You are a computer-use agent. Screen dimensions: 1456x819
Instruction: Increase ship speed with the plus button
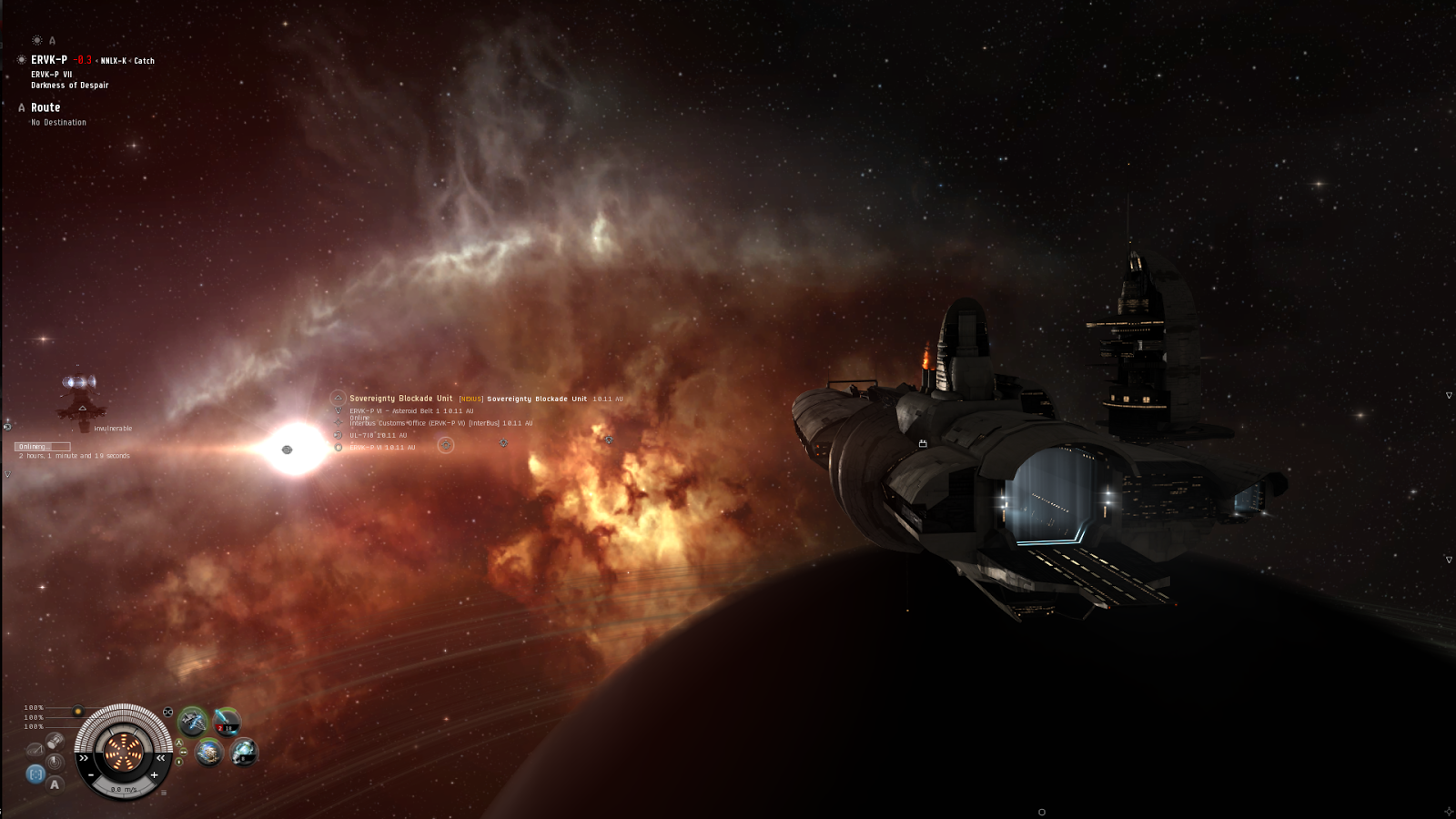point(155,775)
